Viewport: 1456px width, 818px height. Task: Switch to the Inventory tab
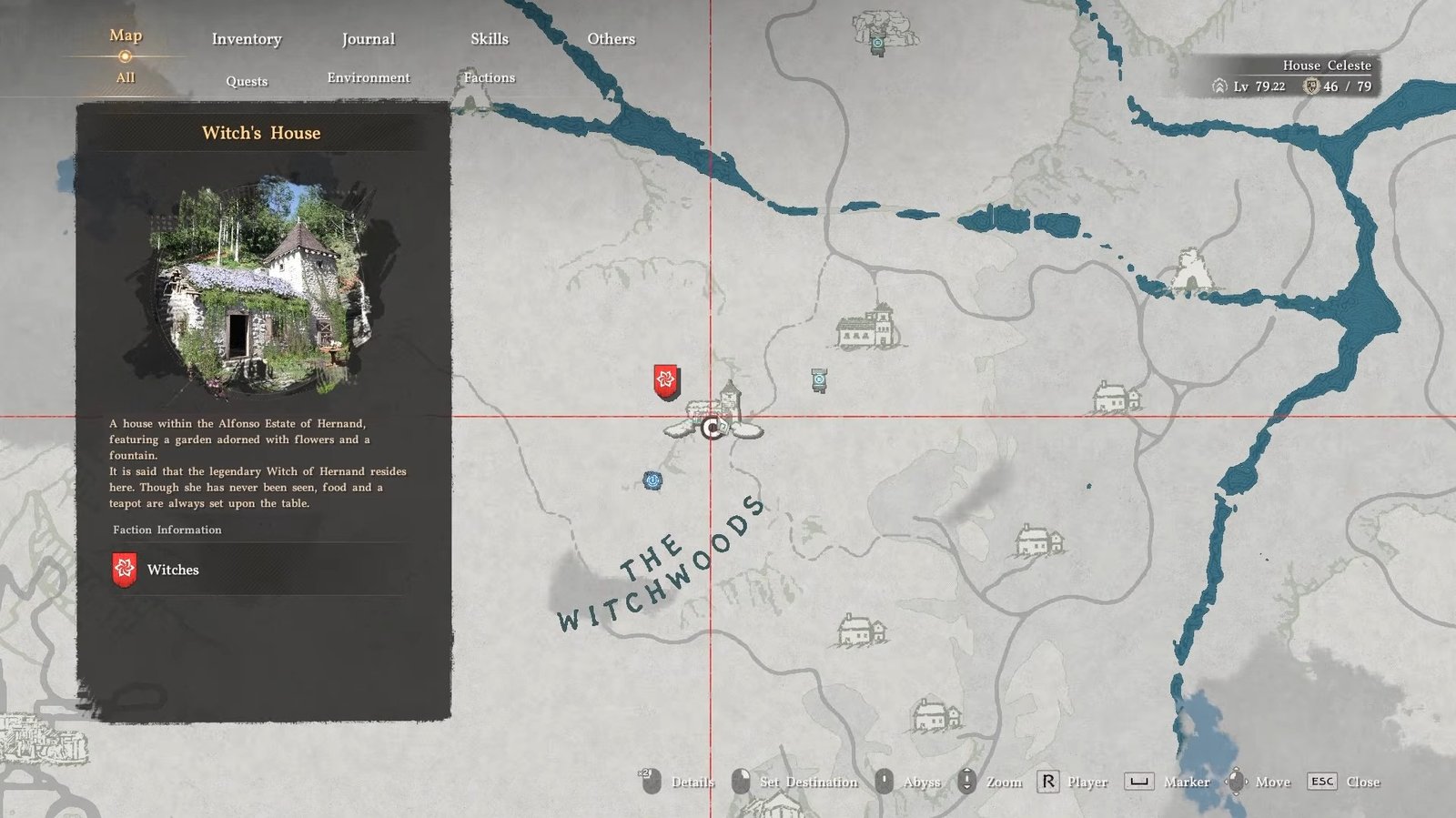click(x=247, y=39)
